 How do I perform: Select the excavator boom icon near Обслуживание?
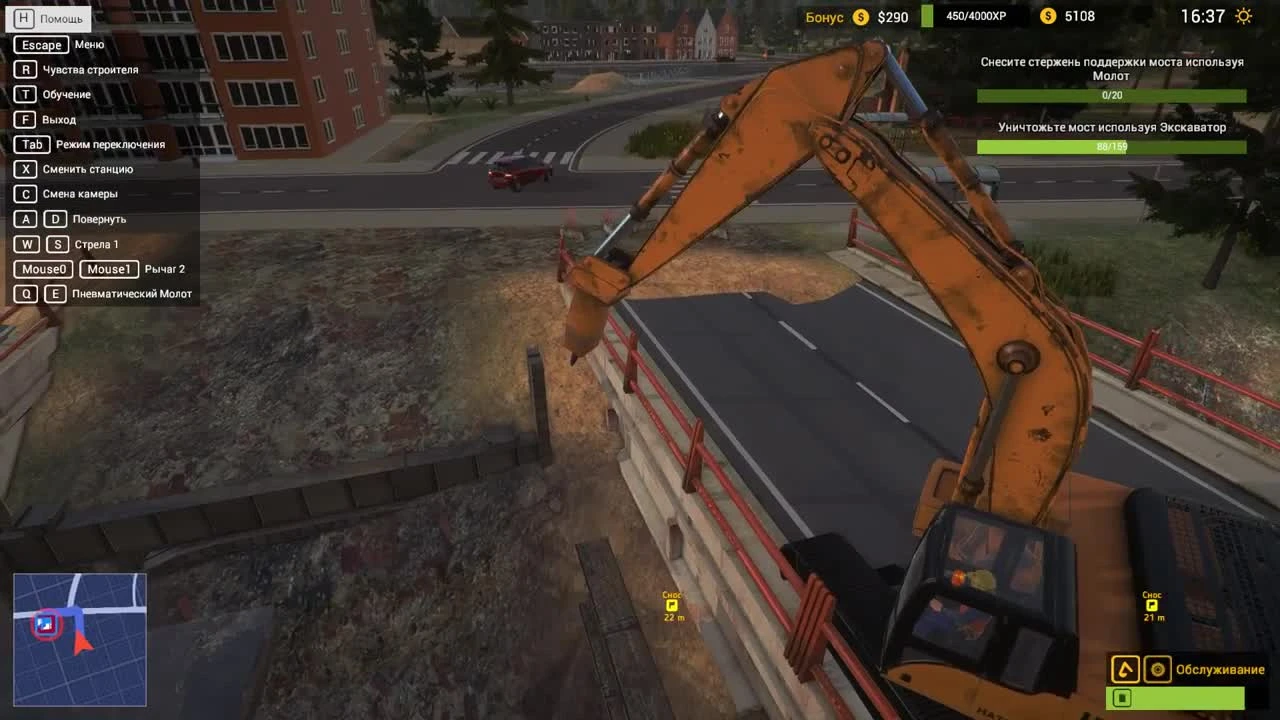click(x=1125, y=669)
